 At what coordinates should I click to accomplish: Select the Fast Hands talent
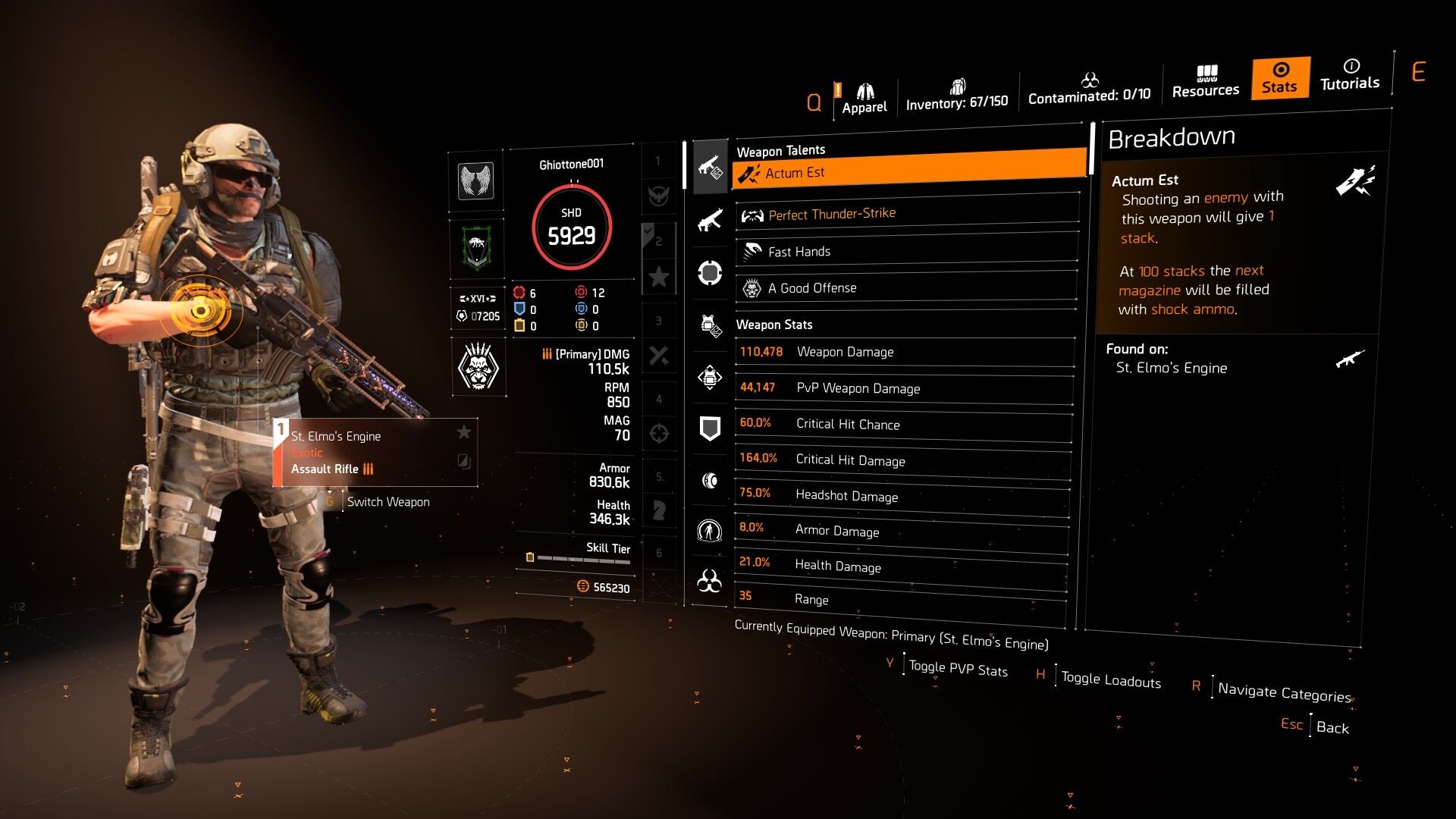pos(907,251)
